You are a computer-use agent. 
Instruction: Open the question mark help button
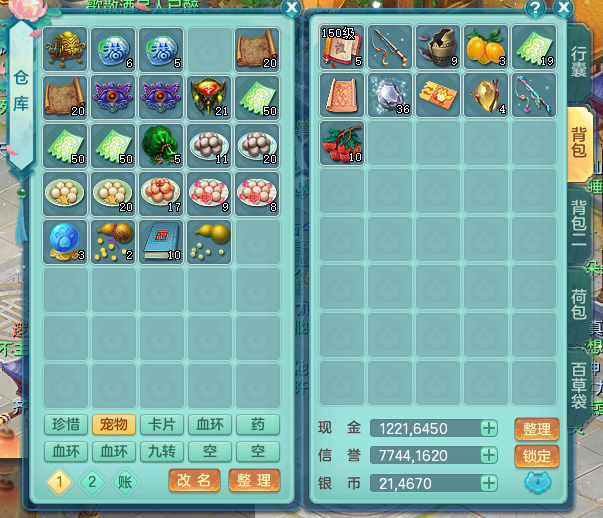(535, 9)
